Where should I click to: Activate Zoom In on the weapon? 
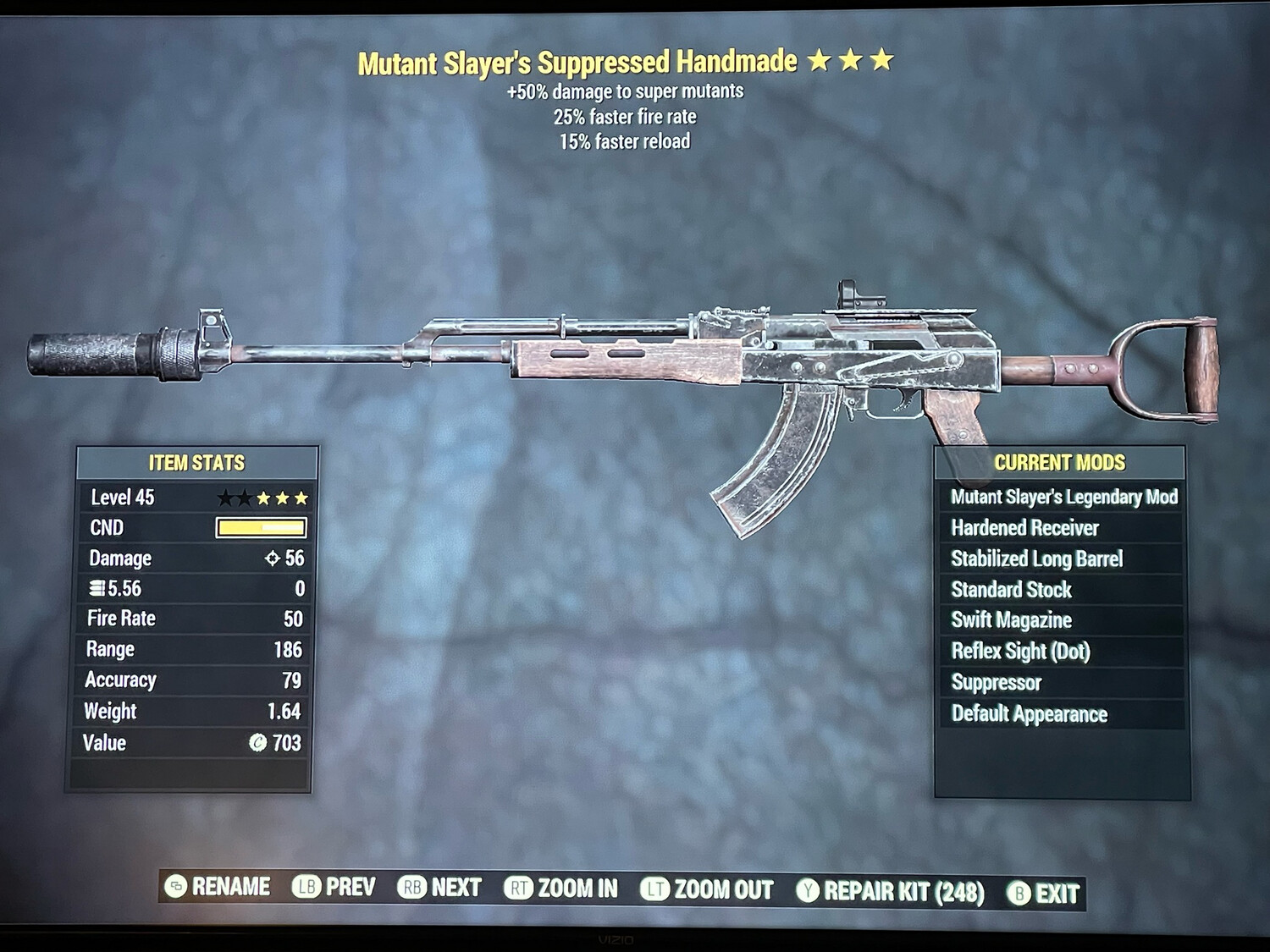tap(561, 889)
